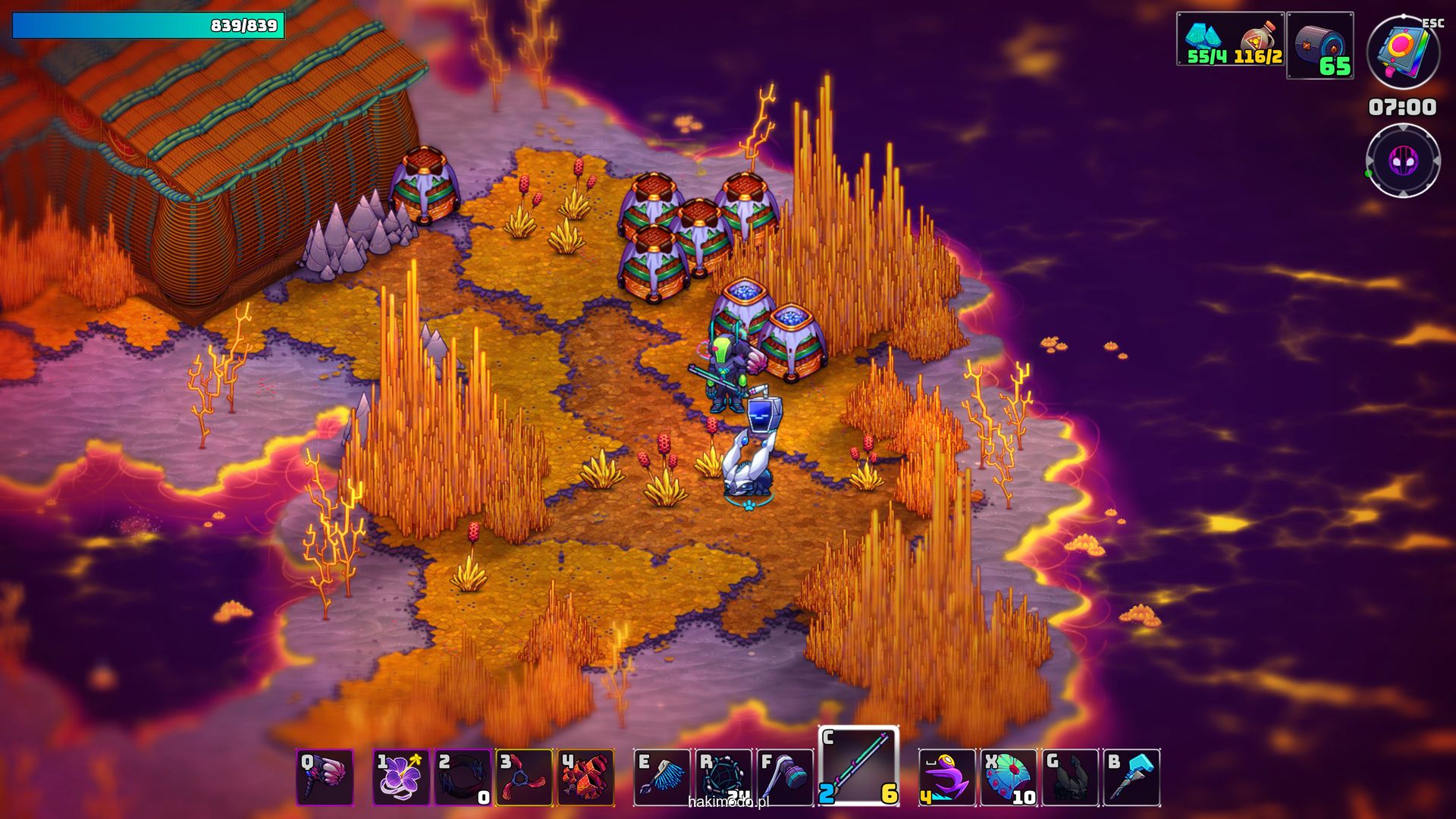1456x819 pixels.
Task: Choose the cyan build hammer in slot B
Action: (1131, 777)
